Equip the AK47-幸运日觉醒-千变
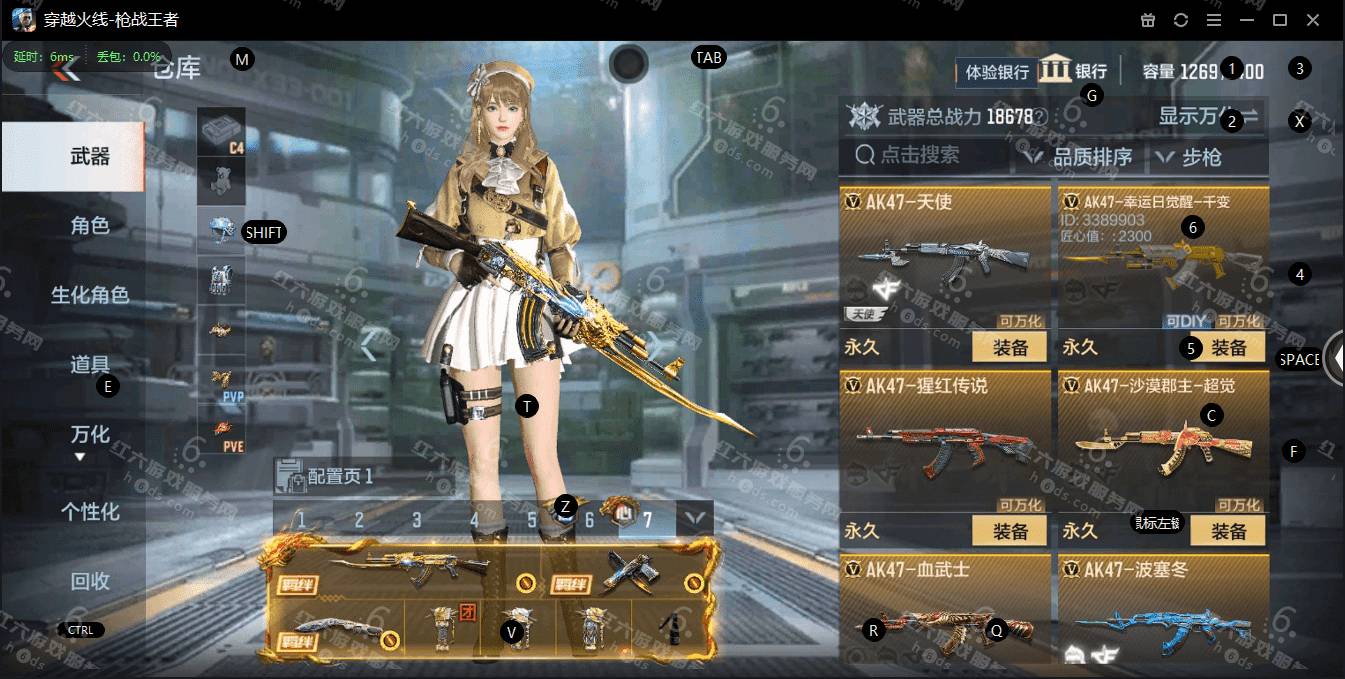Viewport: 1345px width, 679px height. [1228, 347]
